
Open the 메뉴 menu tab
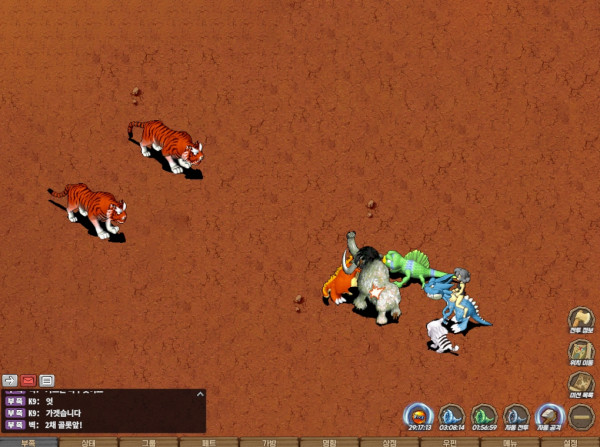click(510, 441)
